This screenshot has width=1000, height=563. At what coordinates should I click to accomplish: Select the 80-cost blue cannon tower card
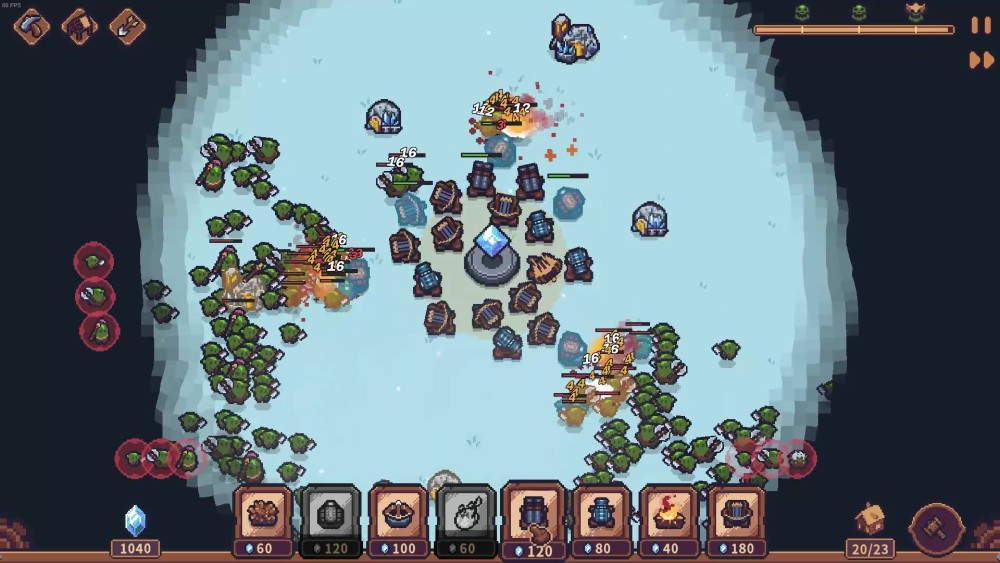pyautogui.click(x=601, y=515)
